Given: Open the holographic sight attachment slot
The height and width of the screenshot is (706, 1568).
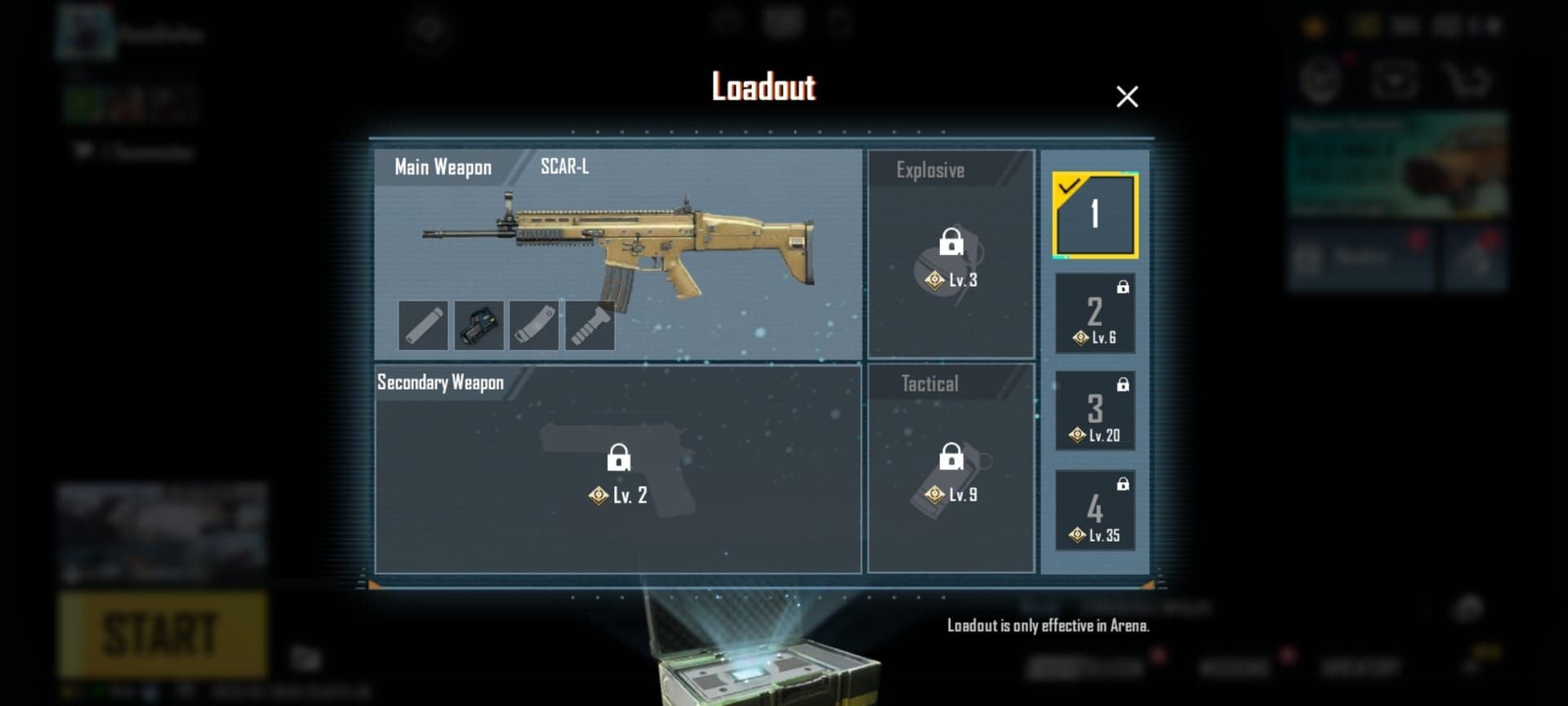Looking at the screenshot, I should [x=478, y=324].
